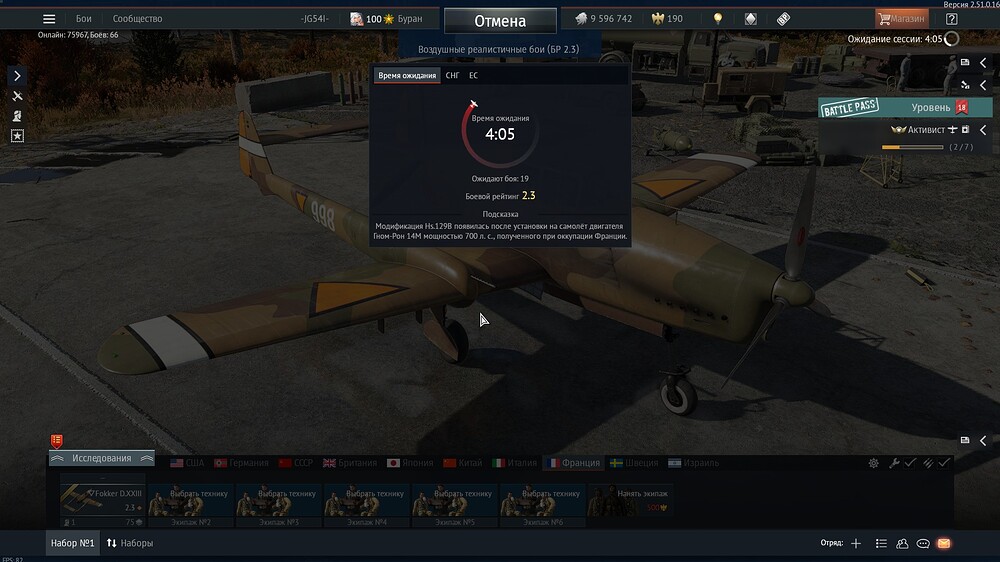Select the Время ожидания tab
Image resolution: width=1000 pixels, height=562 pixels.
click(407, 76)
